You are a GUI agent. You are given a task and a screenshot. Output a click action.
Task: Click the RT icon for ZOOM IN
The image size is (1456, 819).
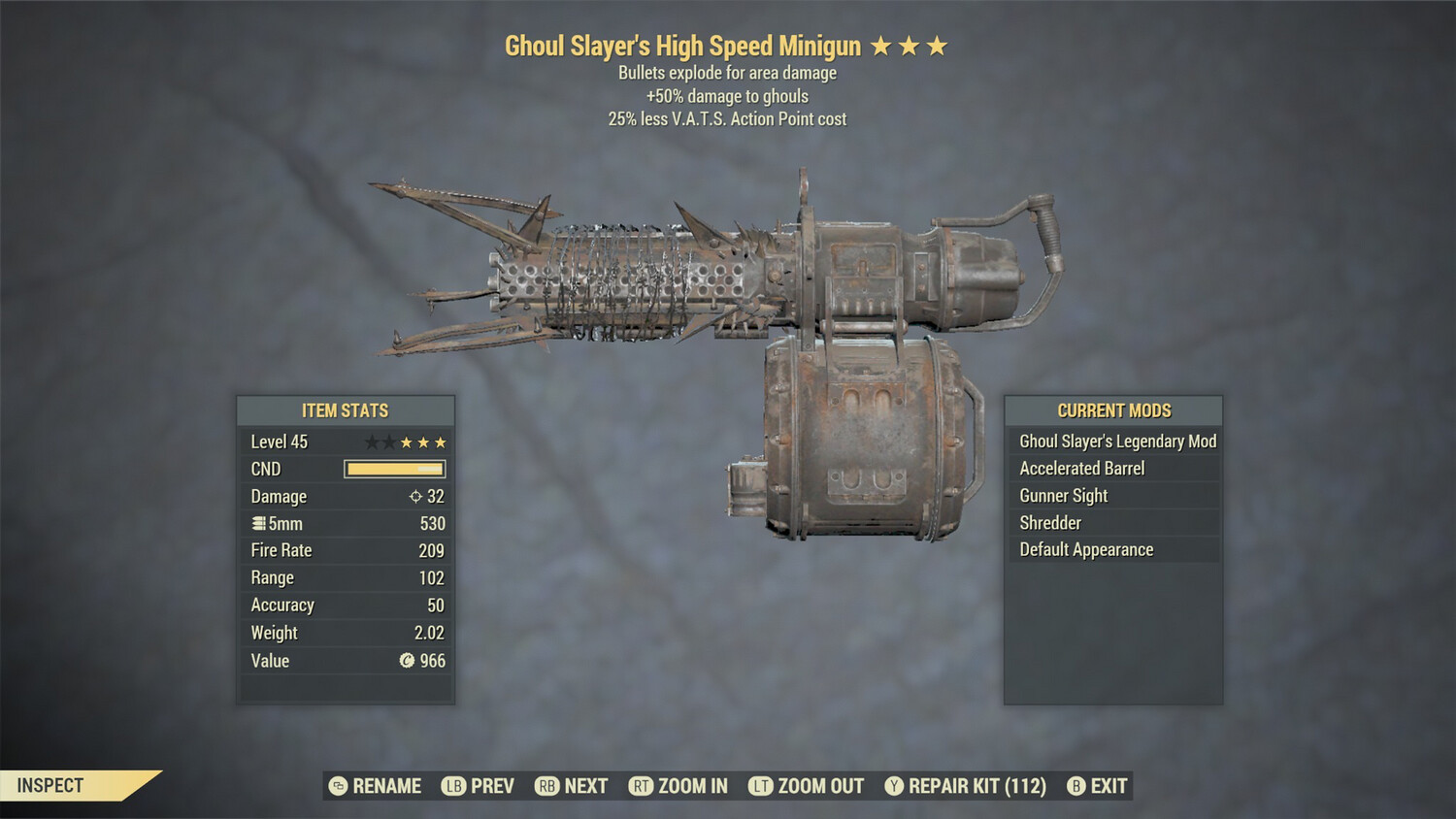click(643, 786)
